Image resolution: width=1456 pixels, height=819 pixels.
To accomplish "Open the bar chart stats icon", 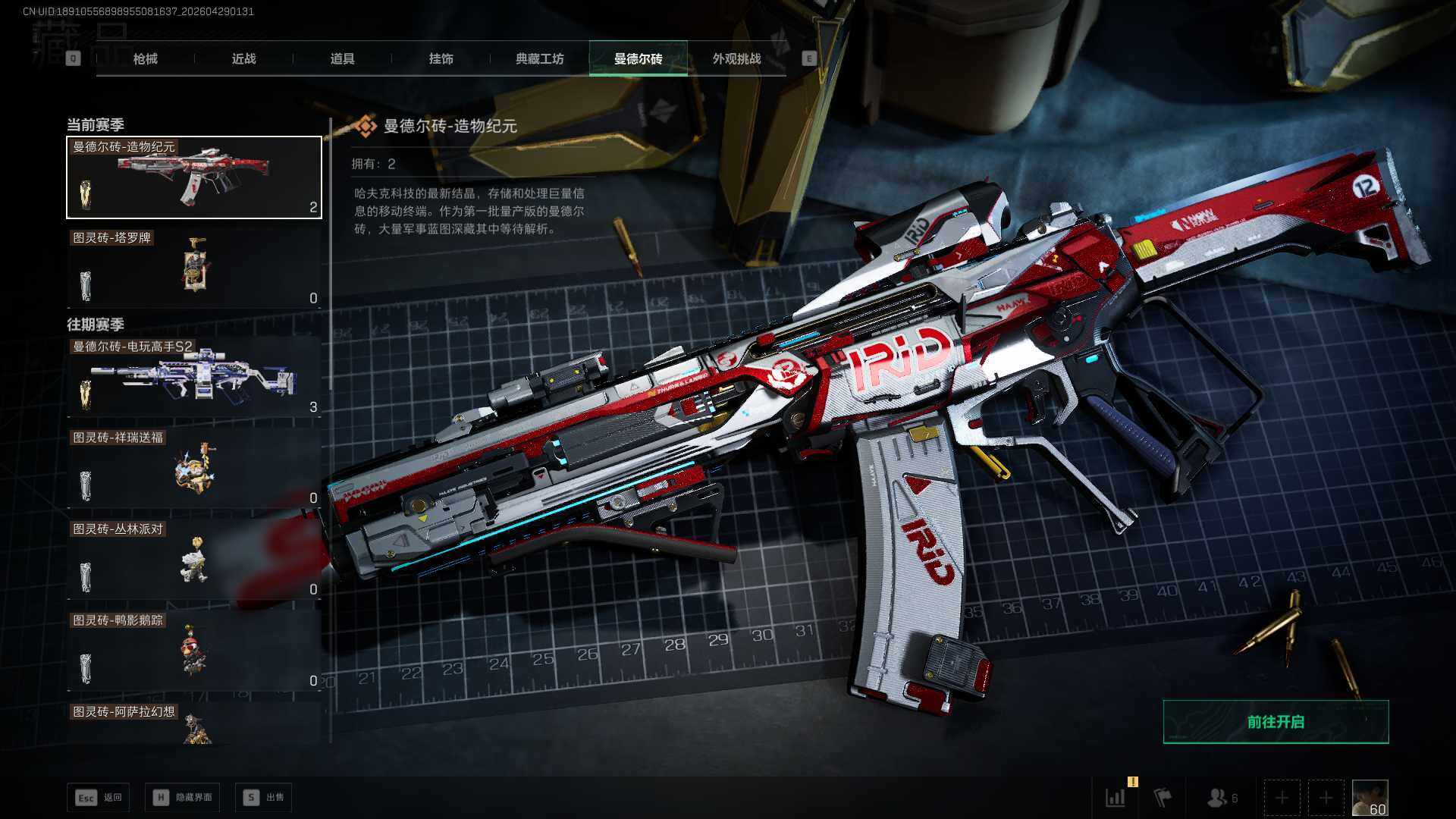I will coord(1116,798).
